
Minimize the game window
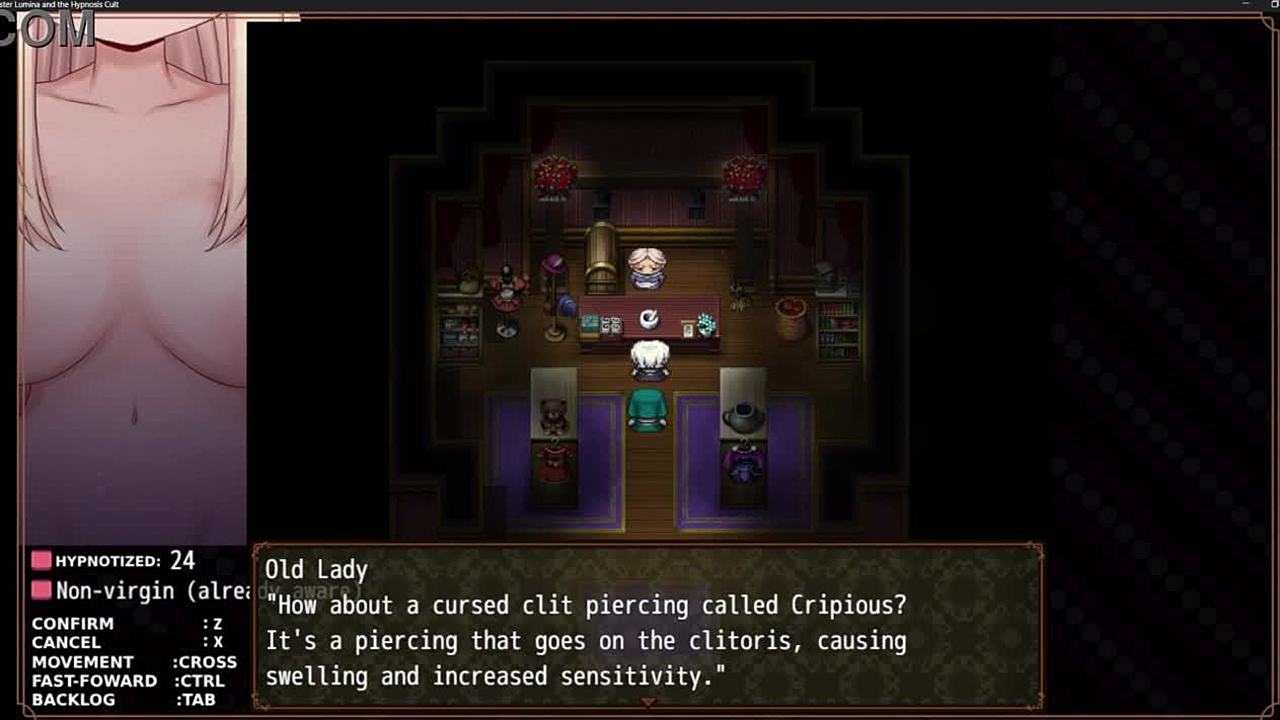click(x=1245, y=5)
